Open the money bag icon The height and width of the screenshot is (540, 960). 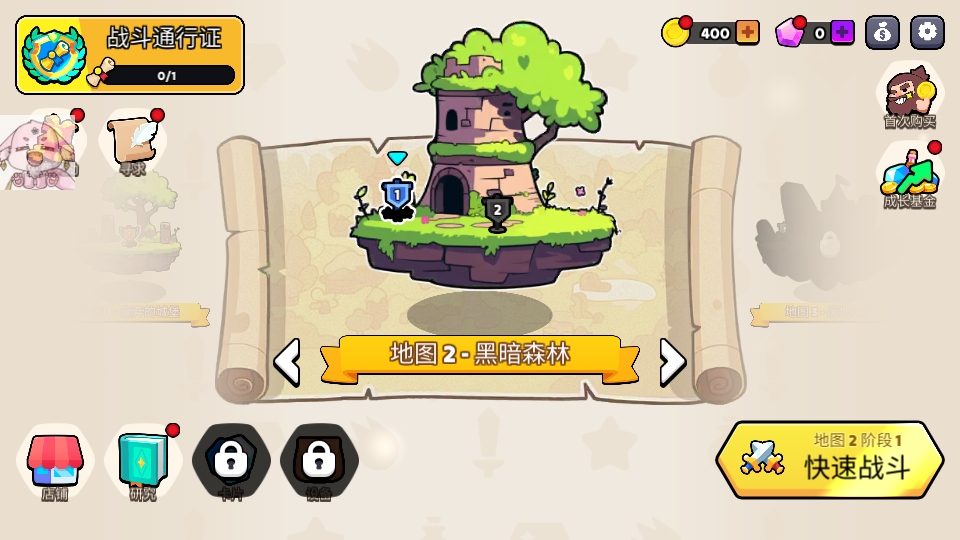pyautogui.click(x=882, y=33)
